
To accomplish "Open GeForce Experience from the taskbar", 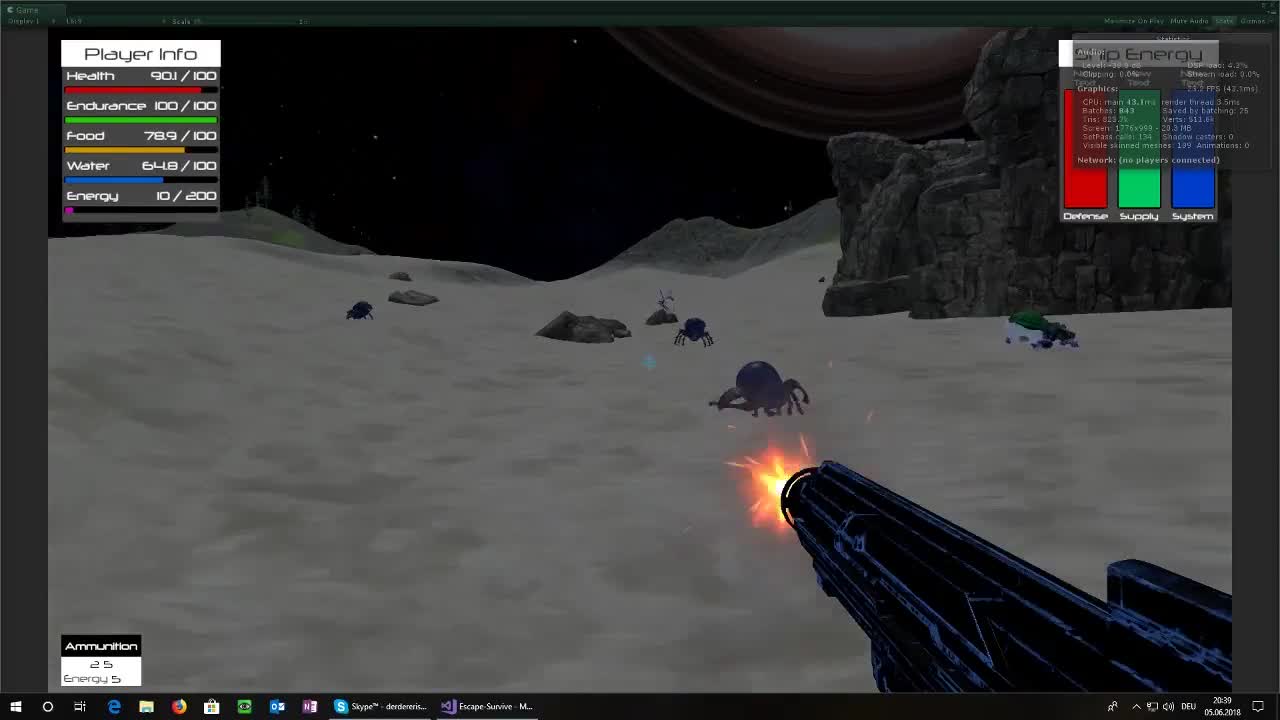I will tap(244, 707).
